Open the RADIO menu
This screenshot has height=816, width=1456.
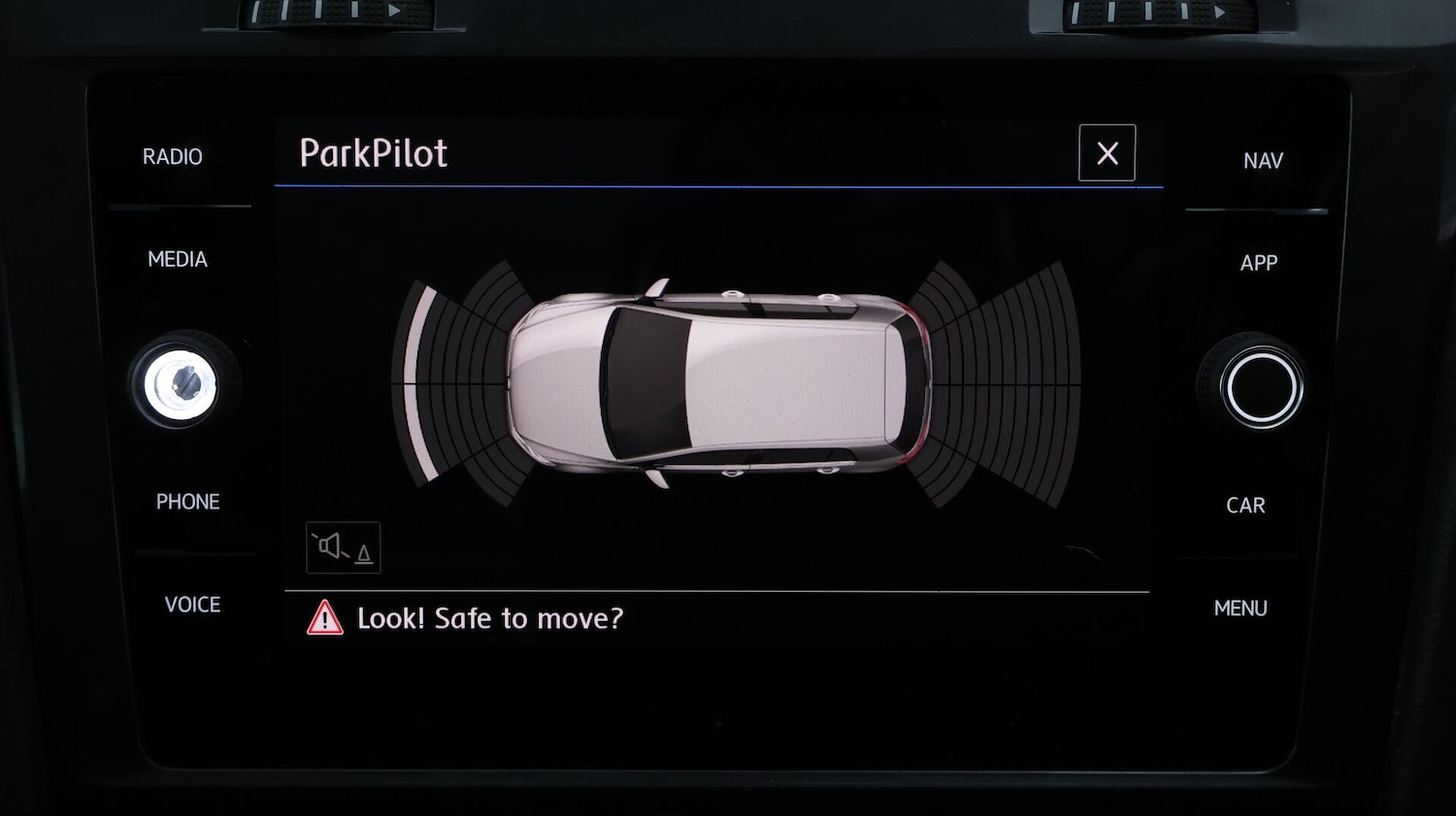[x=173, y=157]
